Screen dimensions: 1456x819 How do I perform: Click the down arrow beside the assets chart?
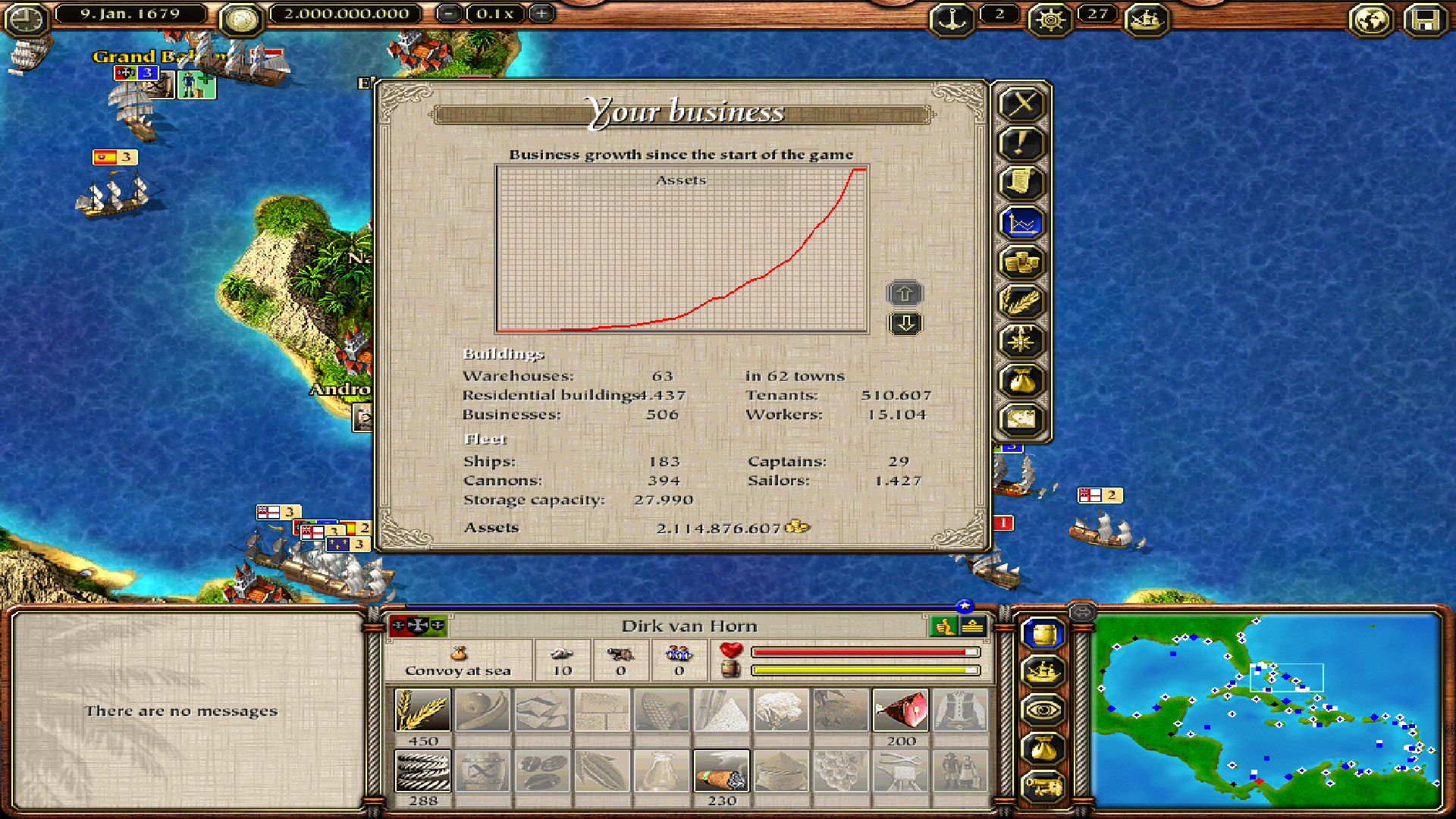point(904,322)
